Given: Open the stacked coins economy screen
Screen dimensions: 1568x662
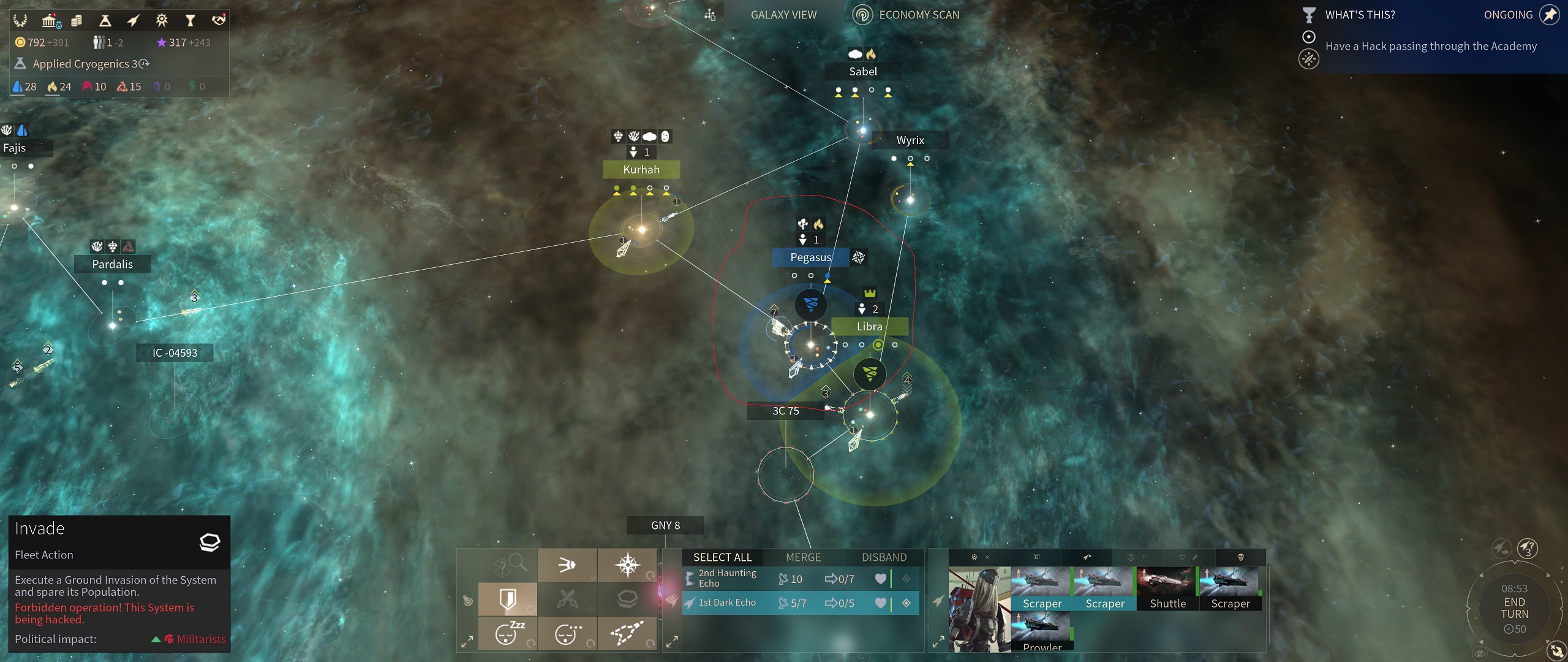Looking at the screenshot, I should tap(77, 21).
